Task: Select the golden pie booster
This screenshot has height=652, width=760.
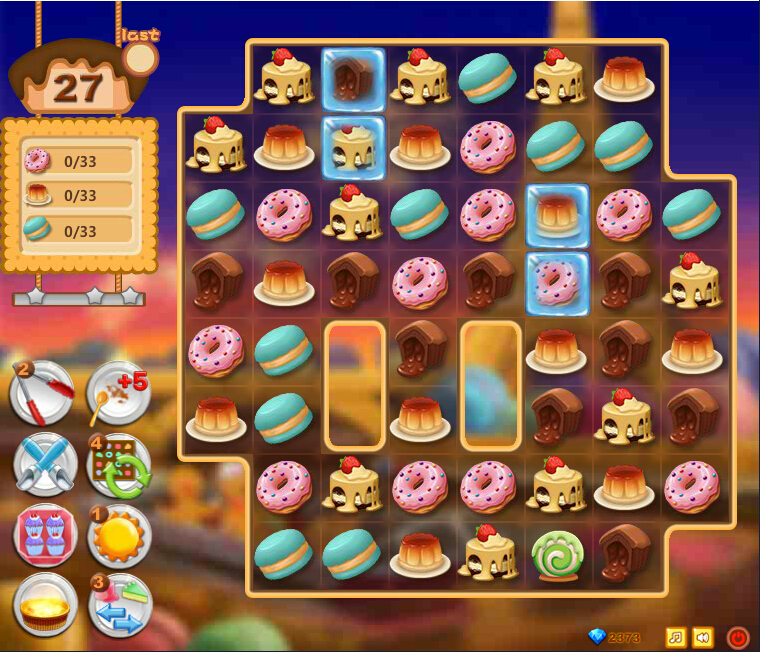Action: 45,605
